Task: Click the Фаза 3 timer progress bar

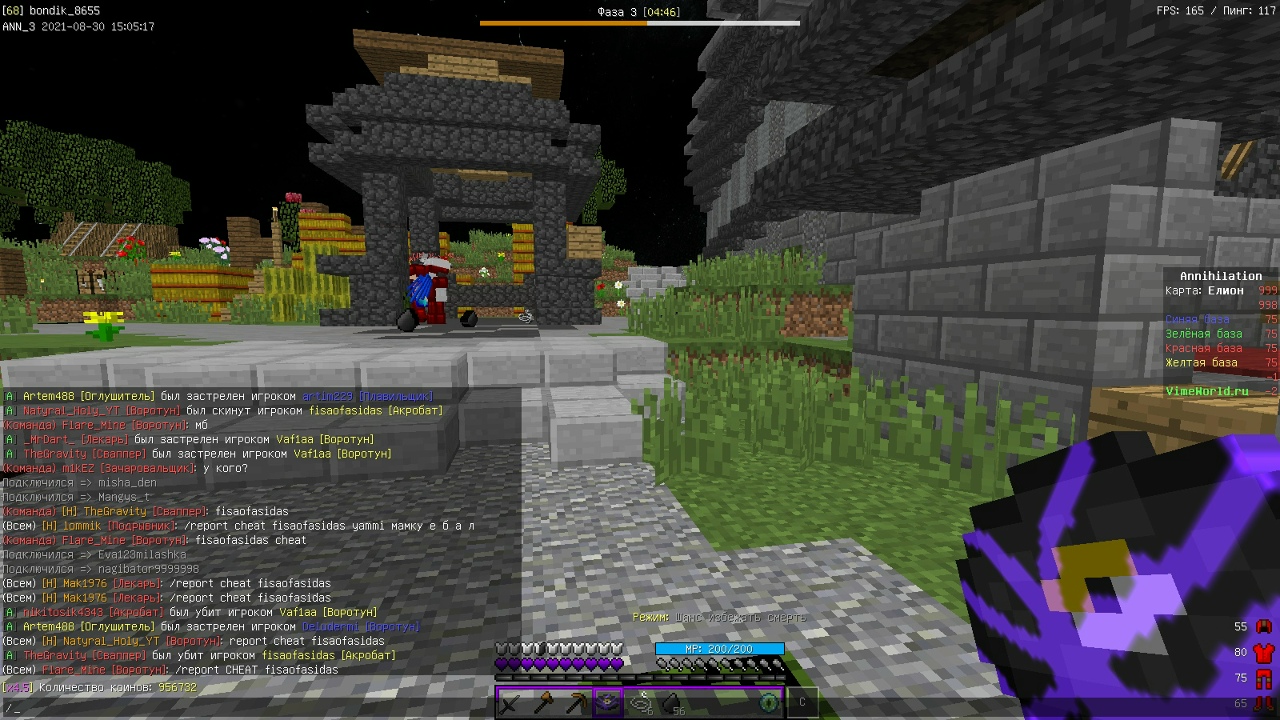Action: (640, 21)
